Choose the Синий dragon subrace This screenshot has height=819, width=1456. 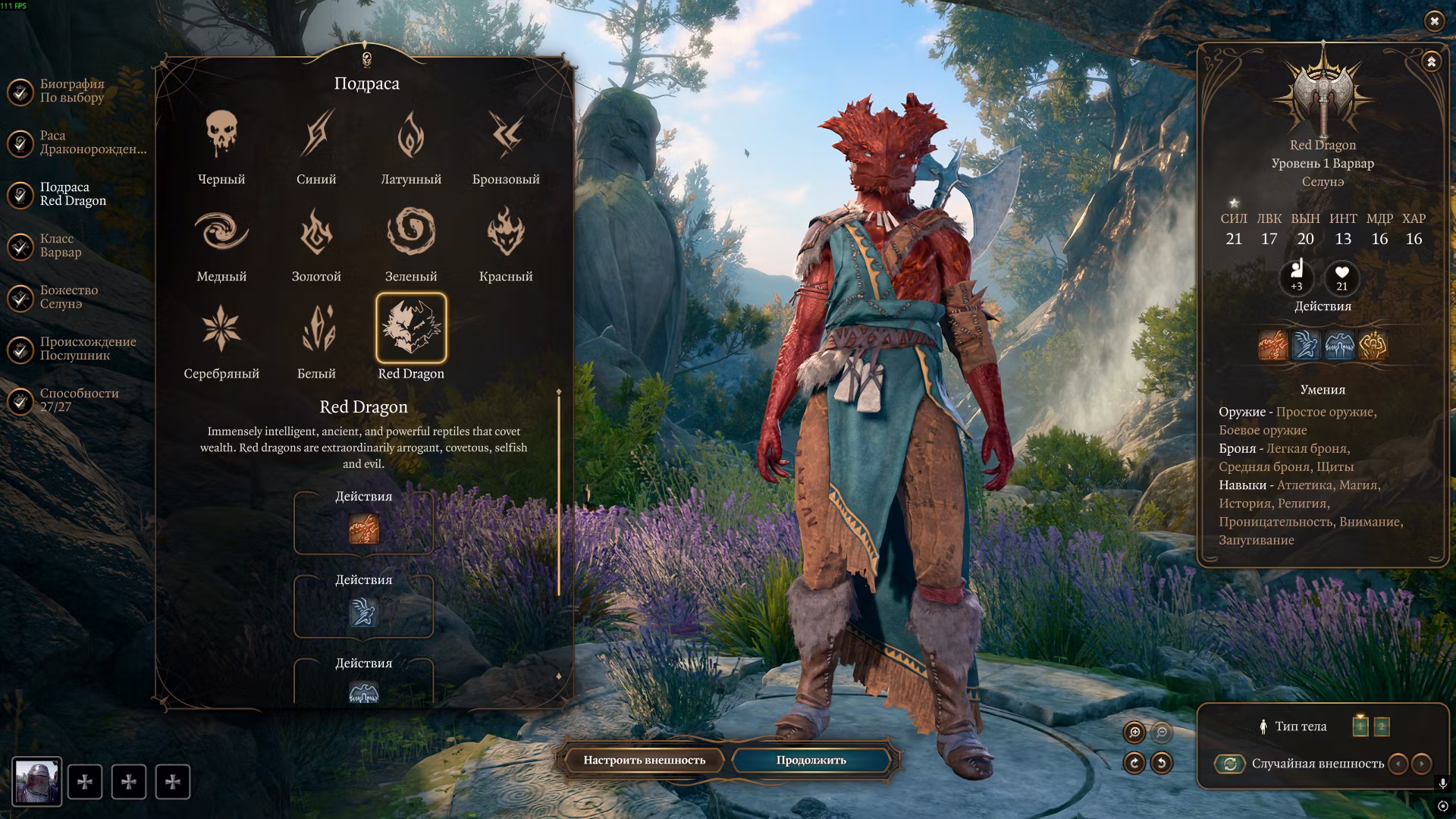(316, 136)
